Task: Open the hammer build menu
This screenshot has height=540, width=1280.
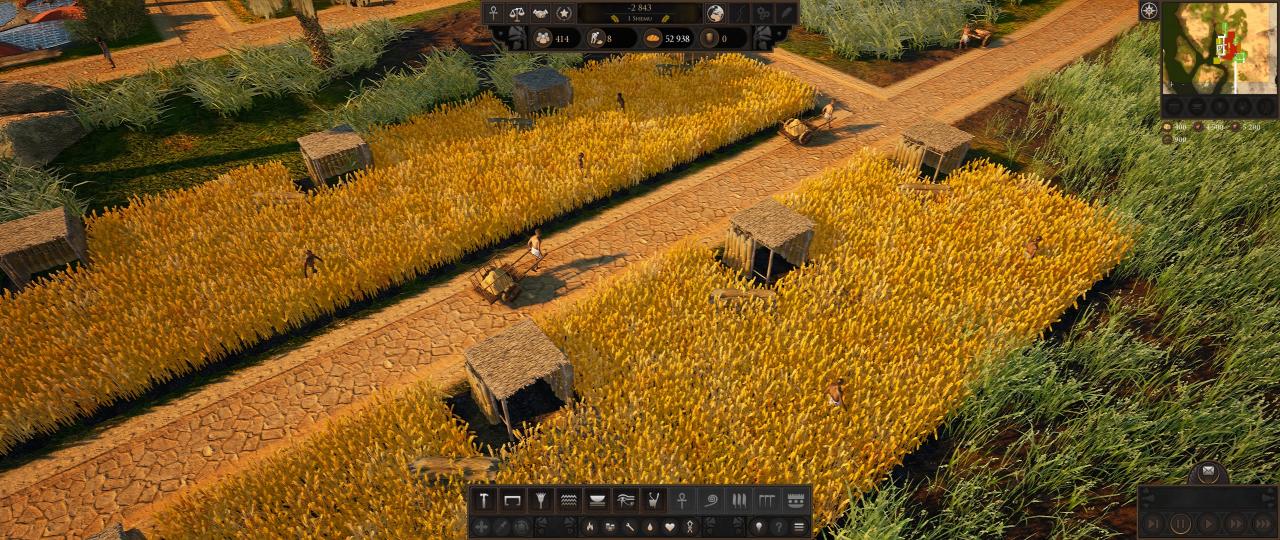Action: [484, 498]
